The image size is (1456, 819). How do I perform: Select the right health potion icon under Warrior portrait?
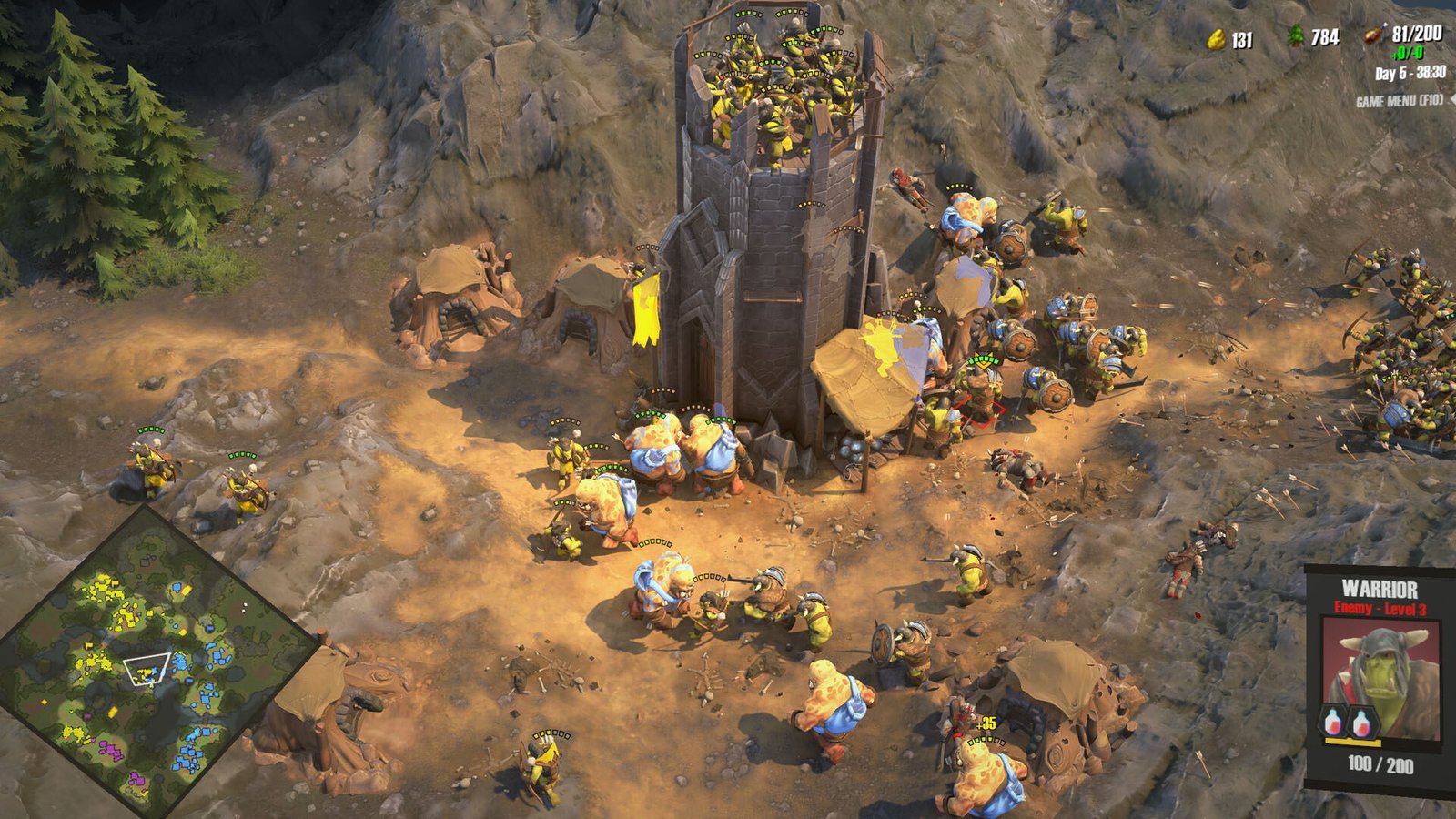pyautogui.click(x=1360, y=723)
